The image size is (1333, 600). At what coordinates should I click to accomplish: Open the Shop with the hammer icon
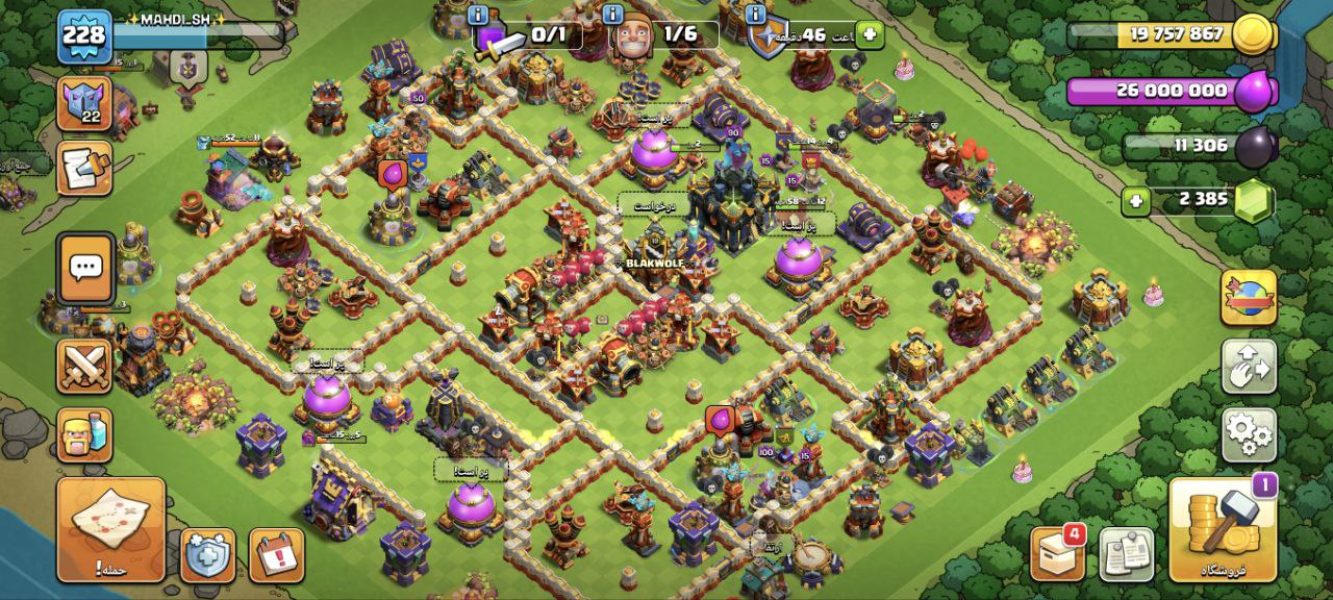pyautogui.click(x=1223, y=529)
